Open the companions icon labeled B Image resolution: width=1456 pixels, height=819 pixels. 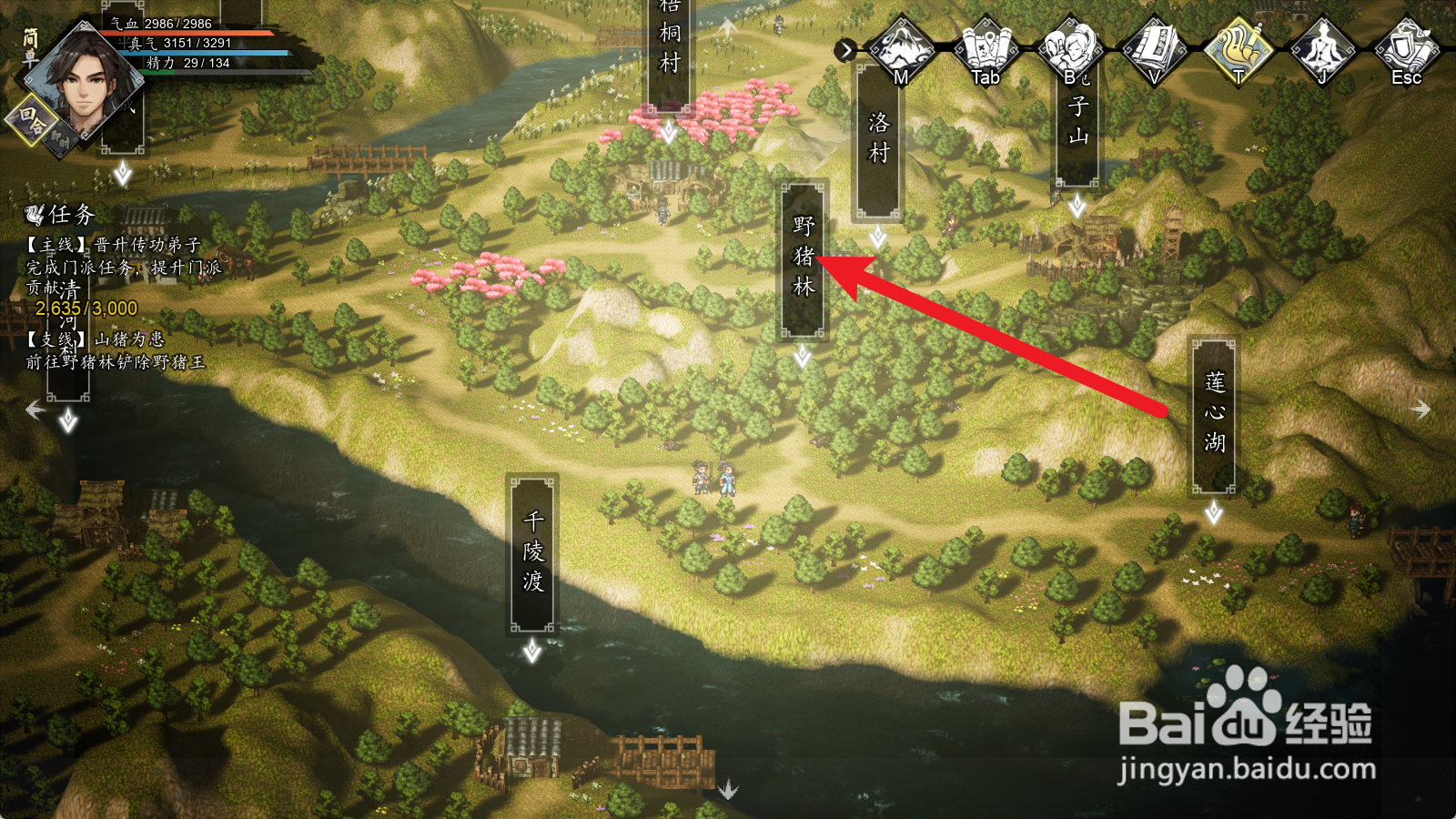(1070, 48)
